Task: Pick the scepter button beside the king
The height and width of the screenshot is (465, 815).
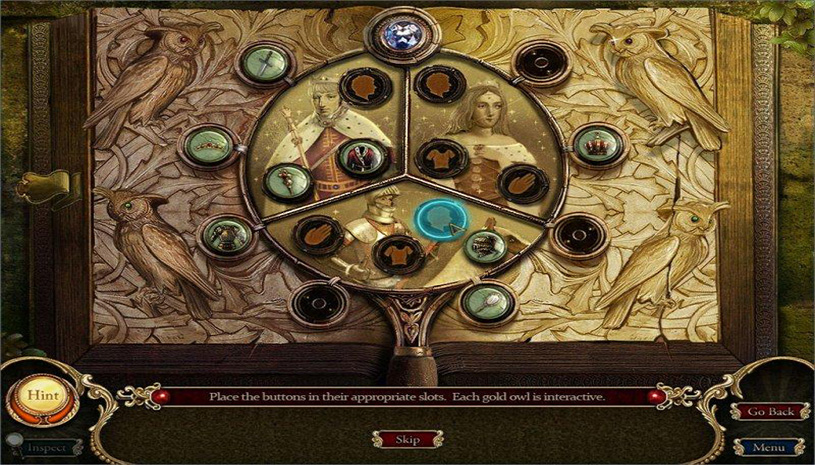Action: click(x=286, y=182)
